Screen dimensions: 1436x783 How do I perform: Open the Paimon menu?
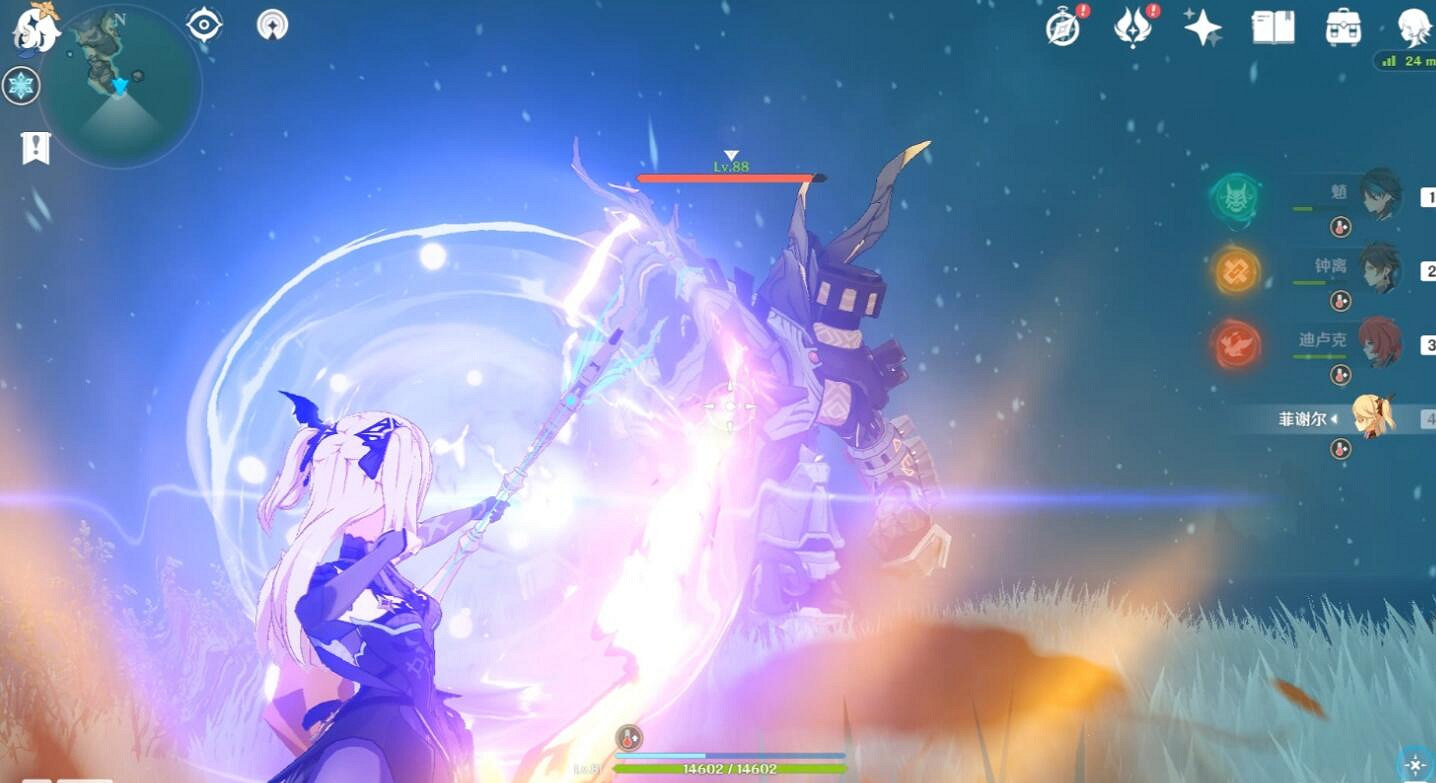36,30
